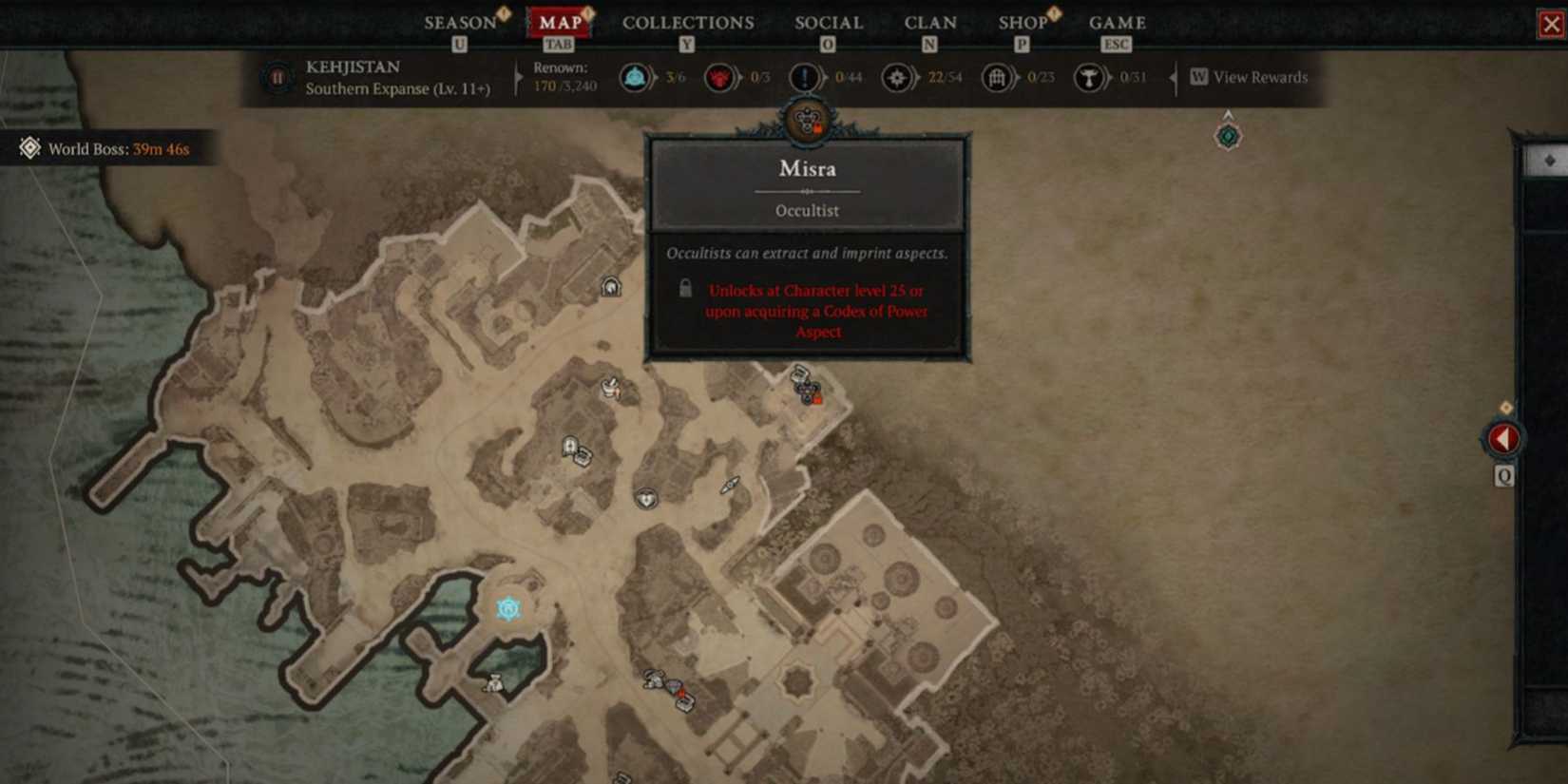Click the blue Waypoints renown counter icon
This screenshot has height=784, width=1568.
[635, 78]
